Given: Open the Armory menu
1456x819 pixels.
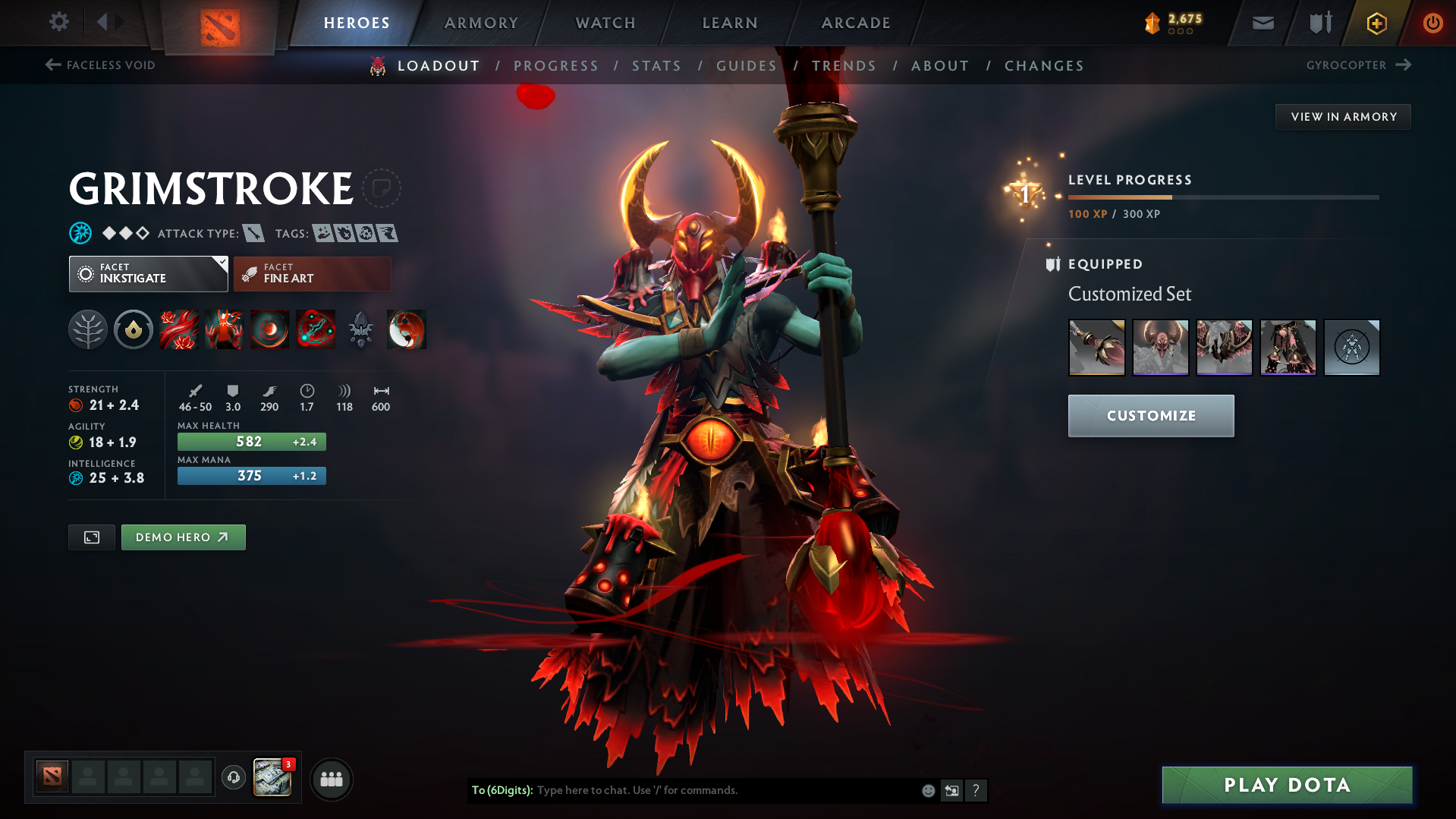Looking at the screenshot, I should (x=481, y=22).
